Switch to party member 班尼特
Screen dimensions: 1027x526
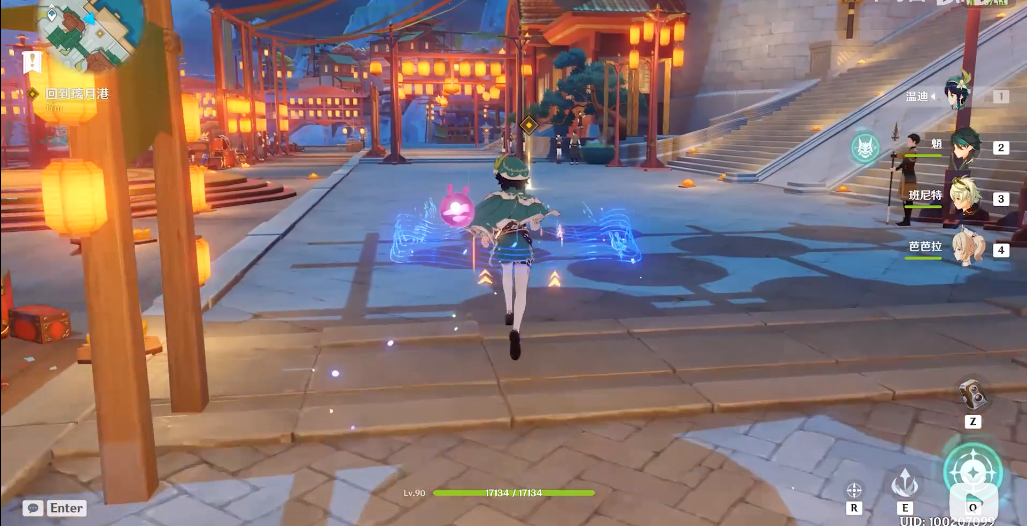tap(964, 197)
